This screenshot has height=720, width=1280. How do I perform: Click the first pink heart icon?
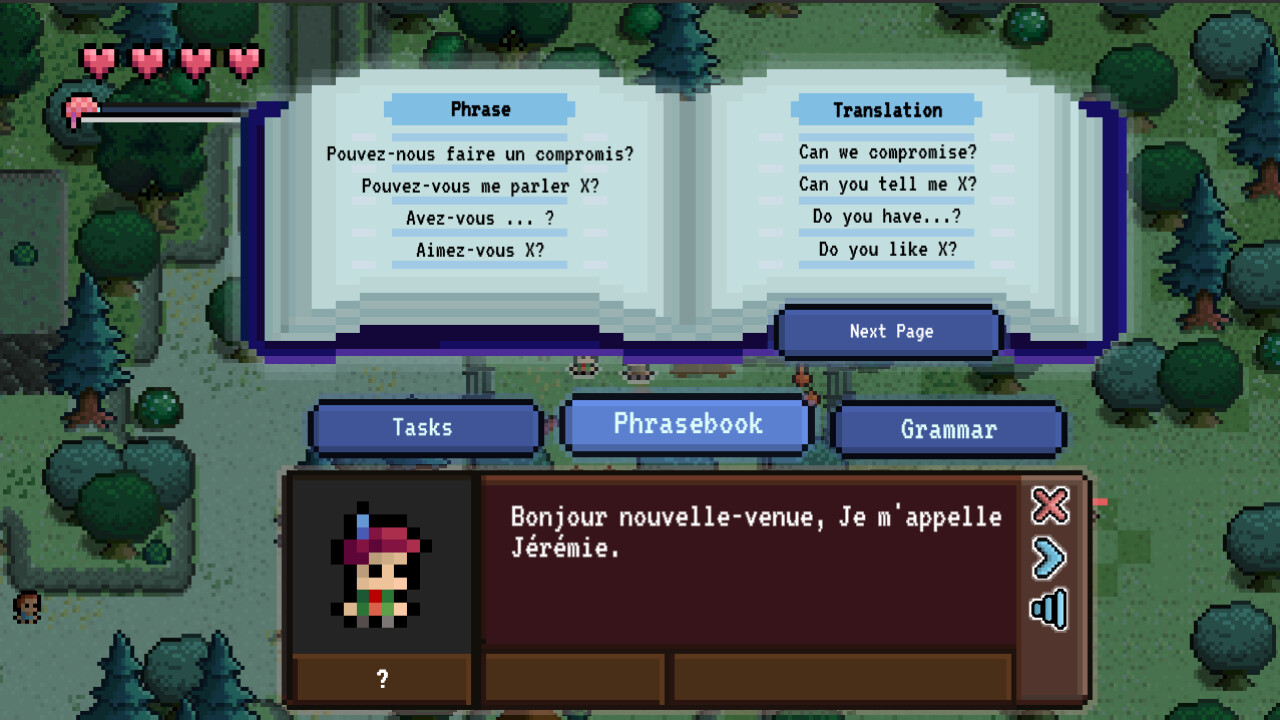(x=98, y=60)
